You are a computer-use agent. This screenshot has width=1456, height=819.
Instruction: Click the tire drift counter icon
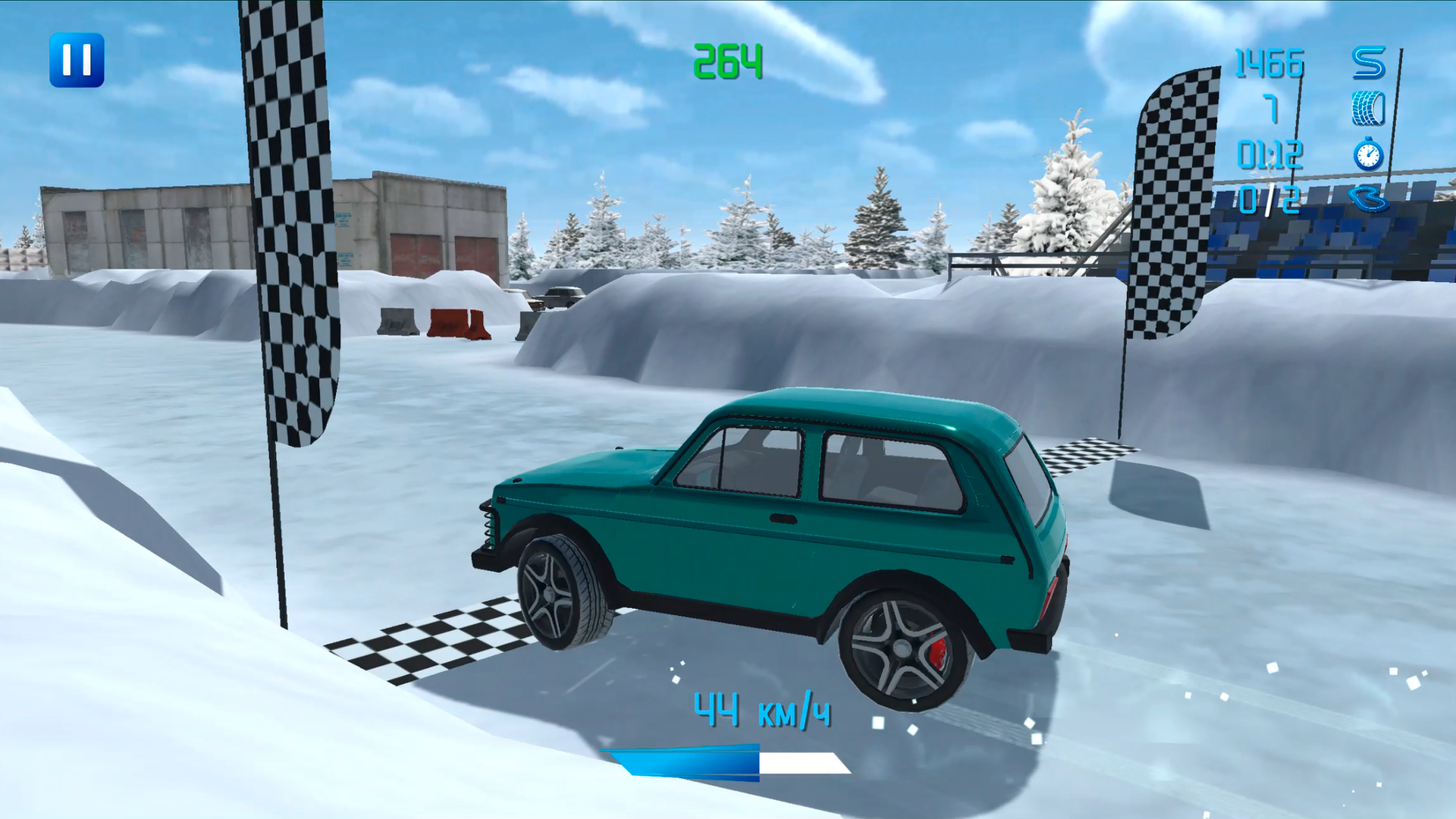(x=1370, y=110)
